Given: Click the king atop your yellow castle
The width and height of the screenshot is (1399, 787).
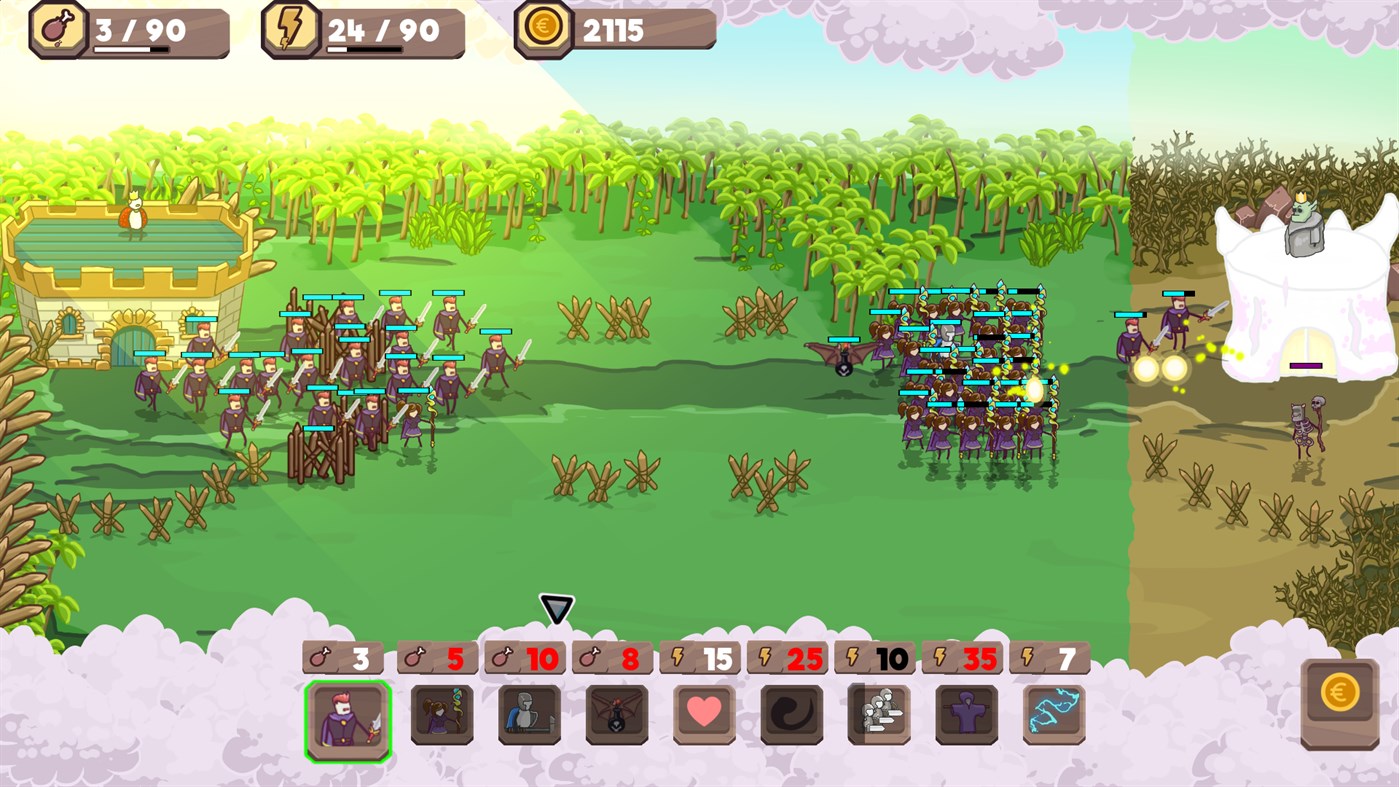Looking at the screenshot, I should [131, 216].
